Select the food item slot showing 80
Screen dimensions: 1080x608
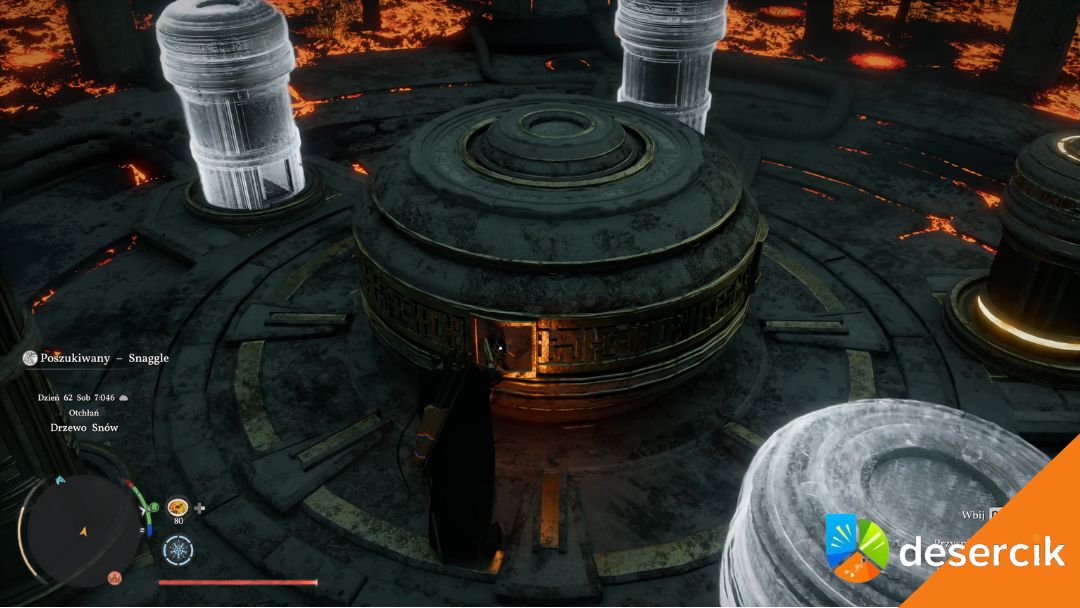click(179, 508)
